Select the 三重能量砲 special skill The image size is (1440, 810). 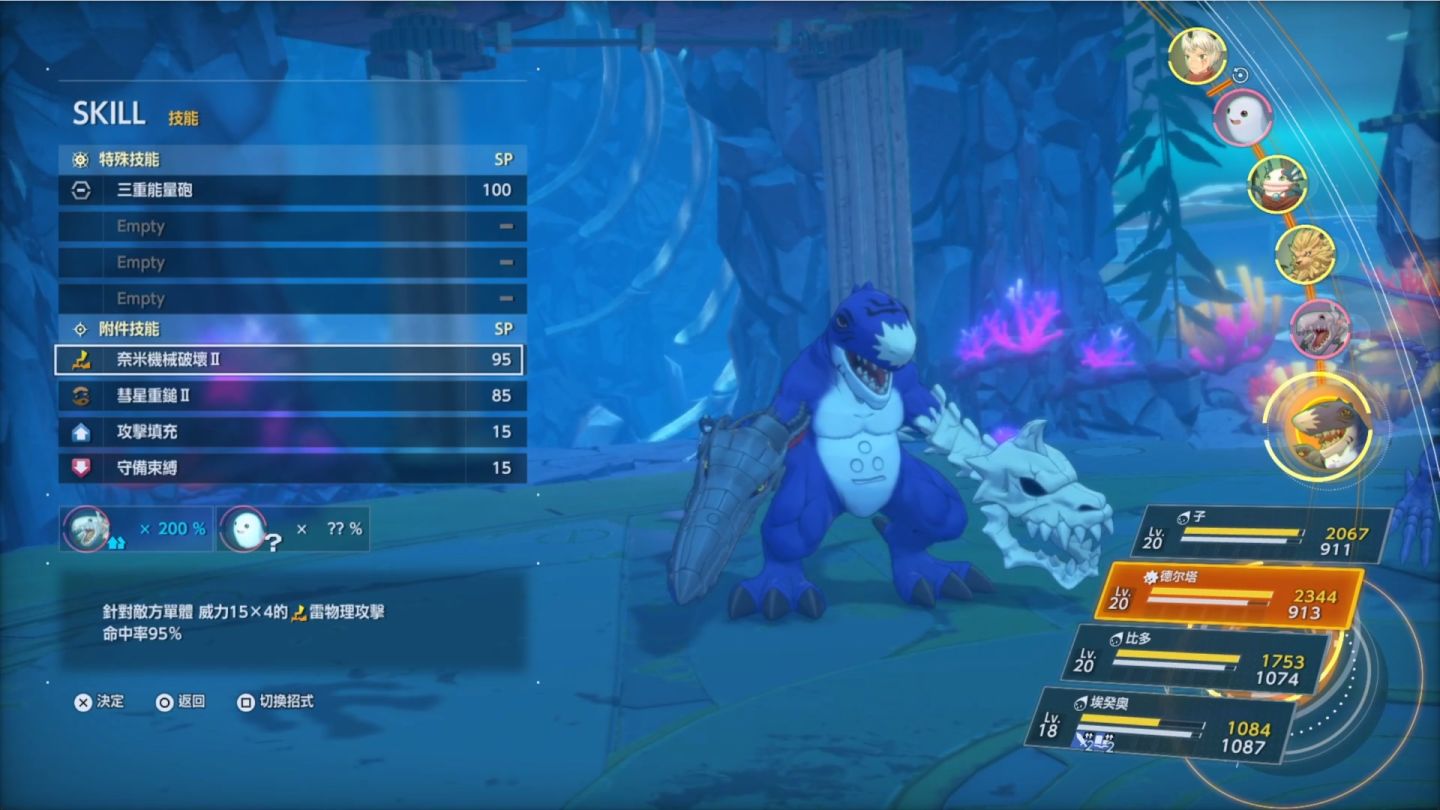(290, 190)
